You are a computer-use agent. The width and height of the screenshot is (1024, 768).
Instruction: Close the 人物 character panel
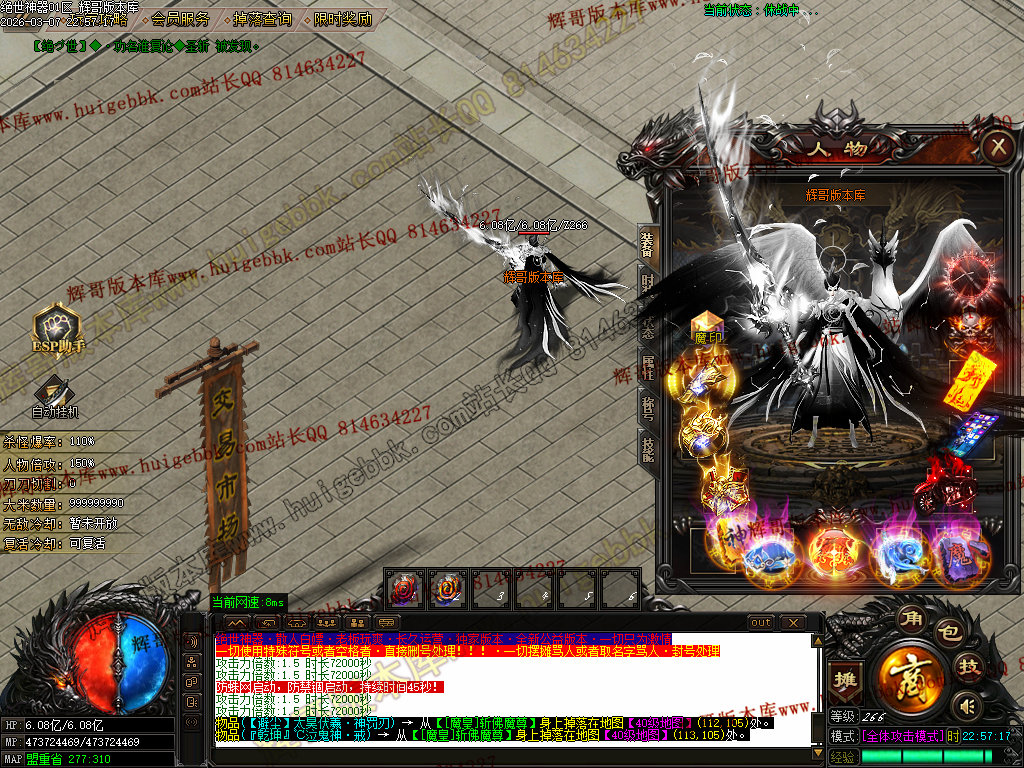click(x=997, y=148)
